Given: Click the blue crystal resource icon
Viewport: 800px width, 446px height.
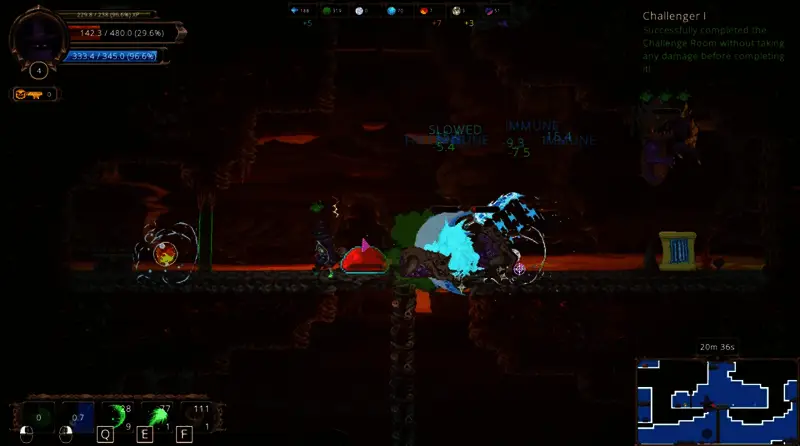Looking at the screenshot, I should [x=295, y=10].
